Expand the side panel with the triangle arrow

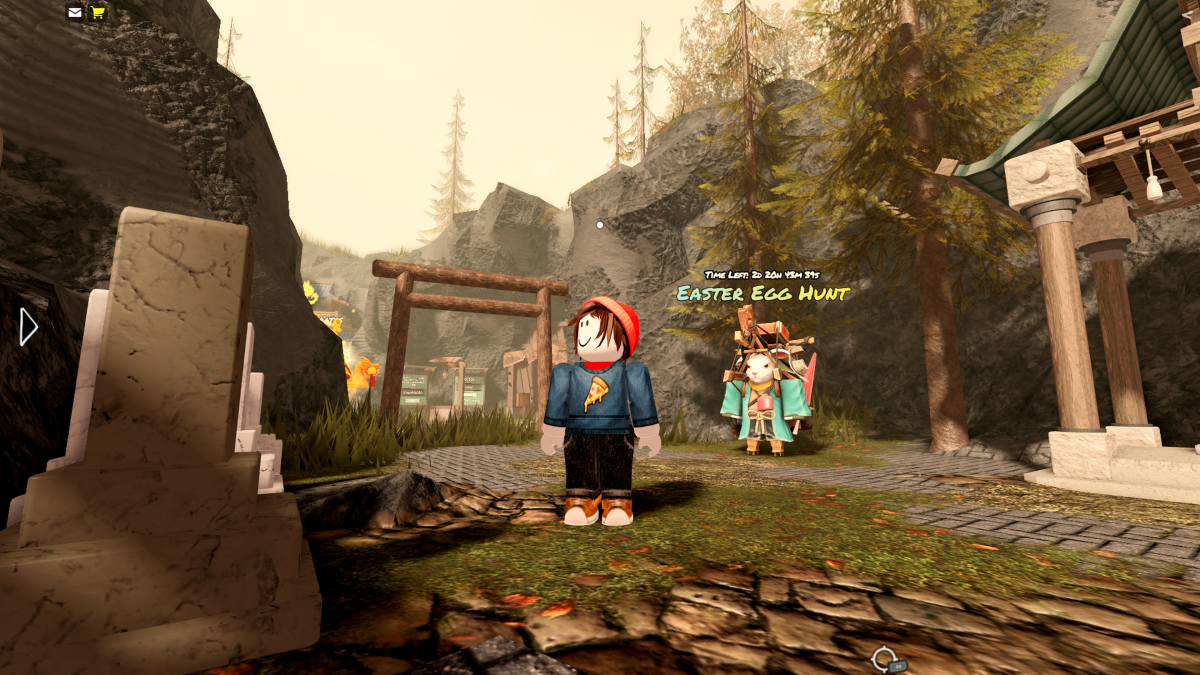28,327
